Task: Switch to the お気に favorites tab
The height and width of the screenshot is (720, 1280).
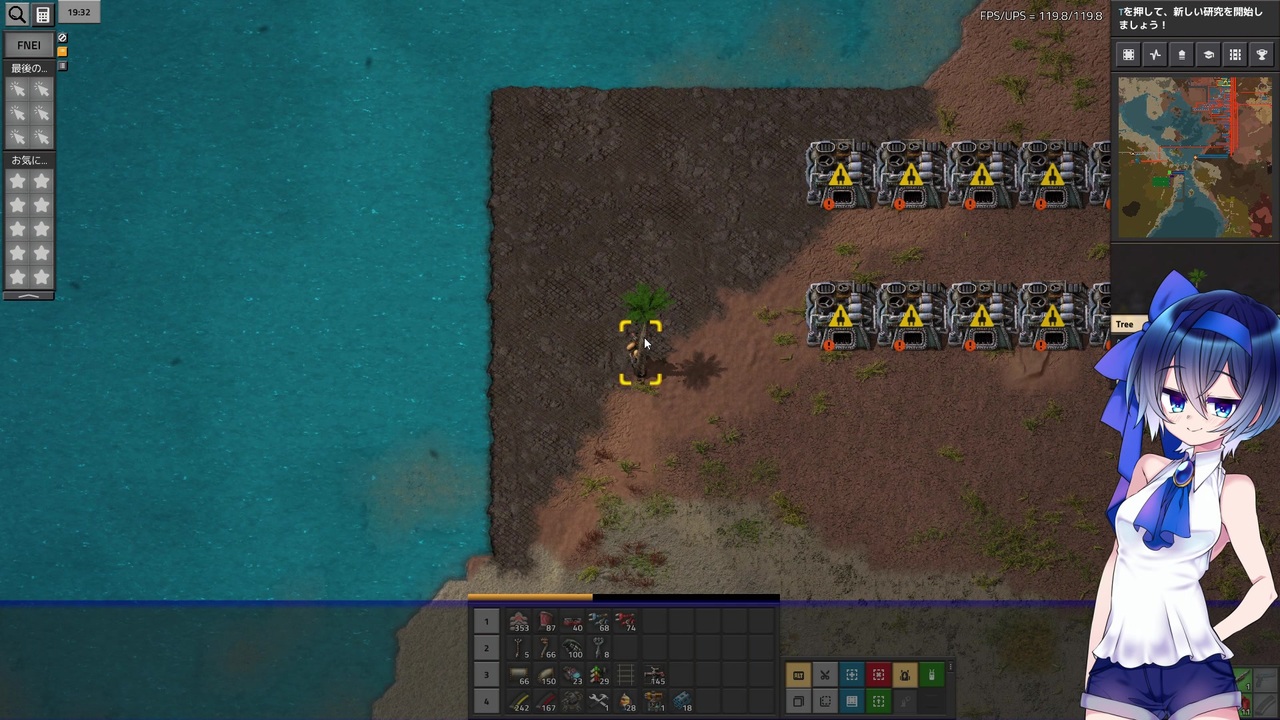Action: point(28,160)
